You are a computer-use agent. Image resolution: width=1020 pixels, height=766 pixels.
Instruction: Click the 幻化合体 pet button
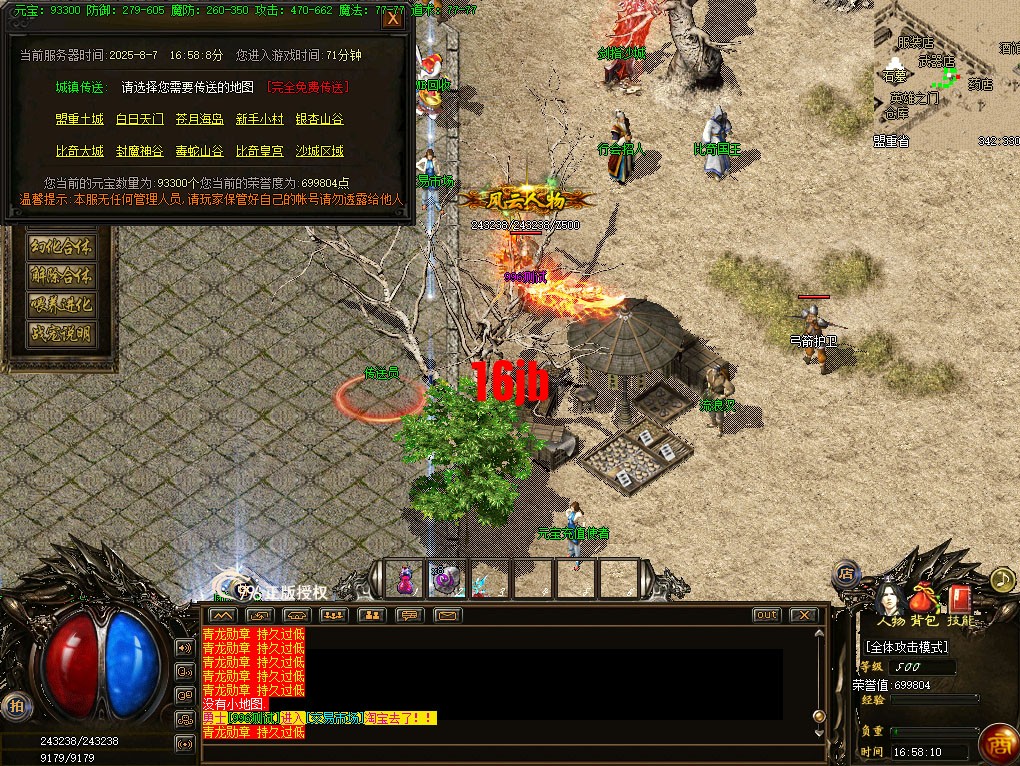pos(61,247)
